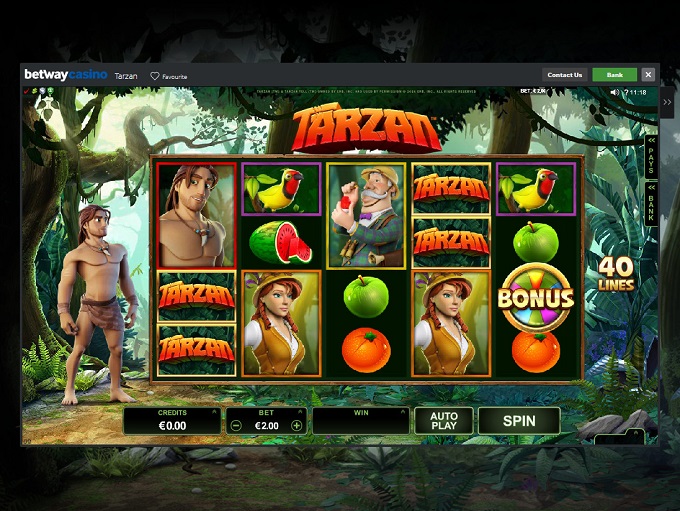Expand the Credits panel
Image resolution: width=680 pixels, height=511 pixels.
point(214,412)
